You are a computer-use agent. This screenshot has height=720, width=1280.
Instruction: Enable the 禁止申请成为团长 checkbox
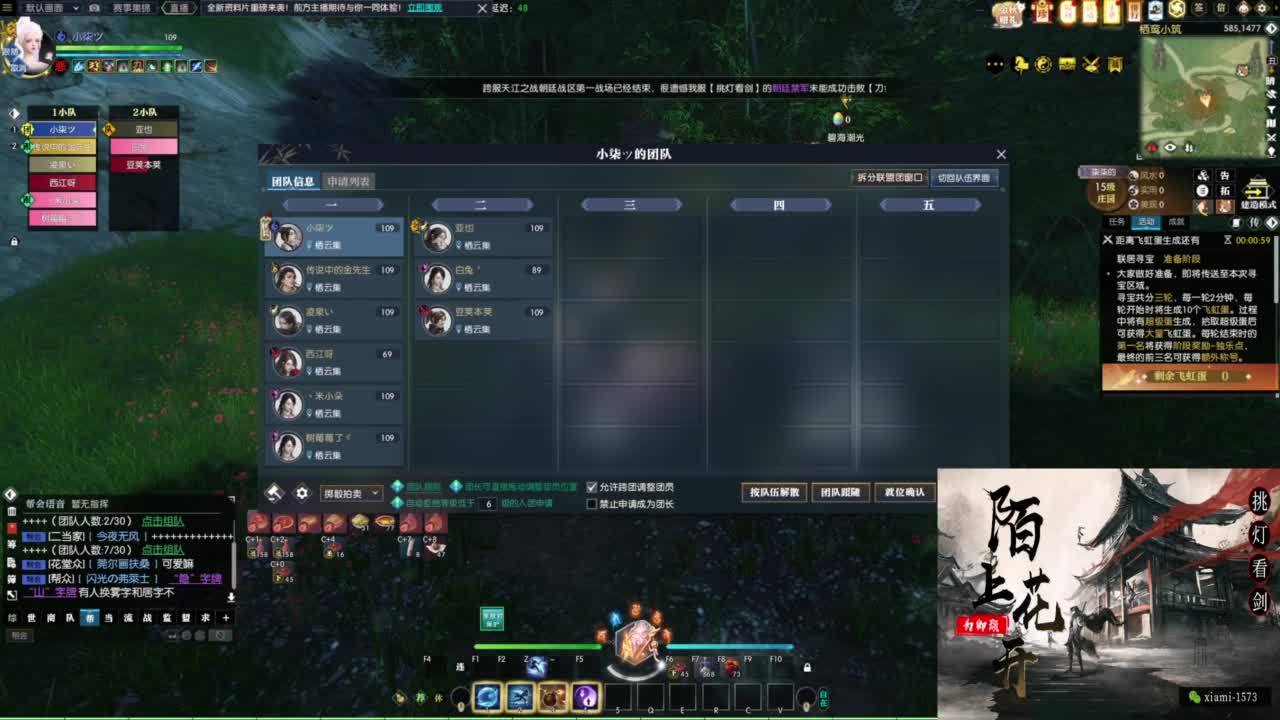coord(593,504)
